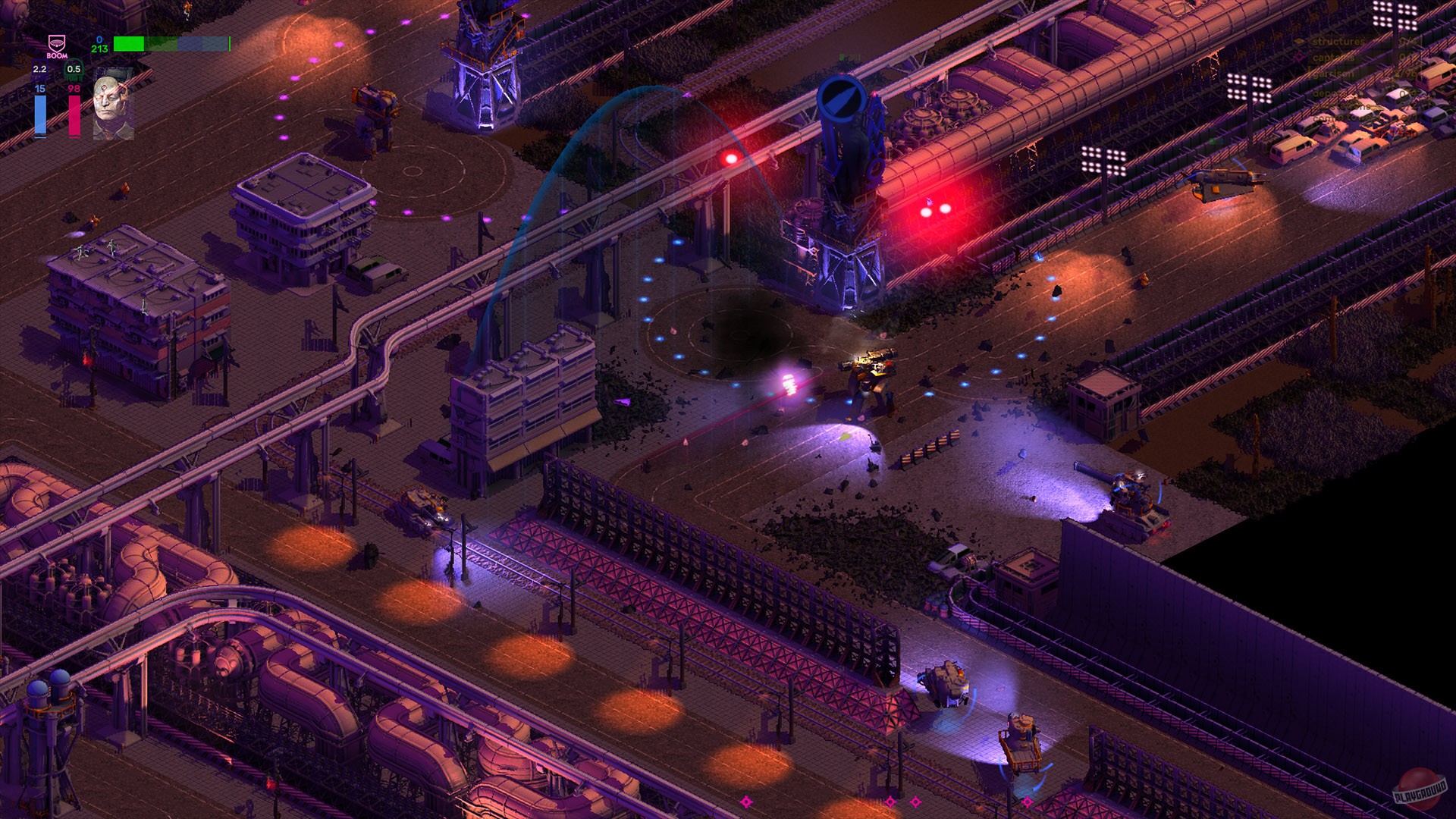This screenshot has width=1456, height=819.
Task: Click the pink BOOM shield emblem
Action: tap(57, 43)
